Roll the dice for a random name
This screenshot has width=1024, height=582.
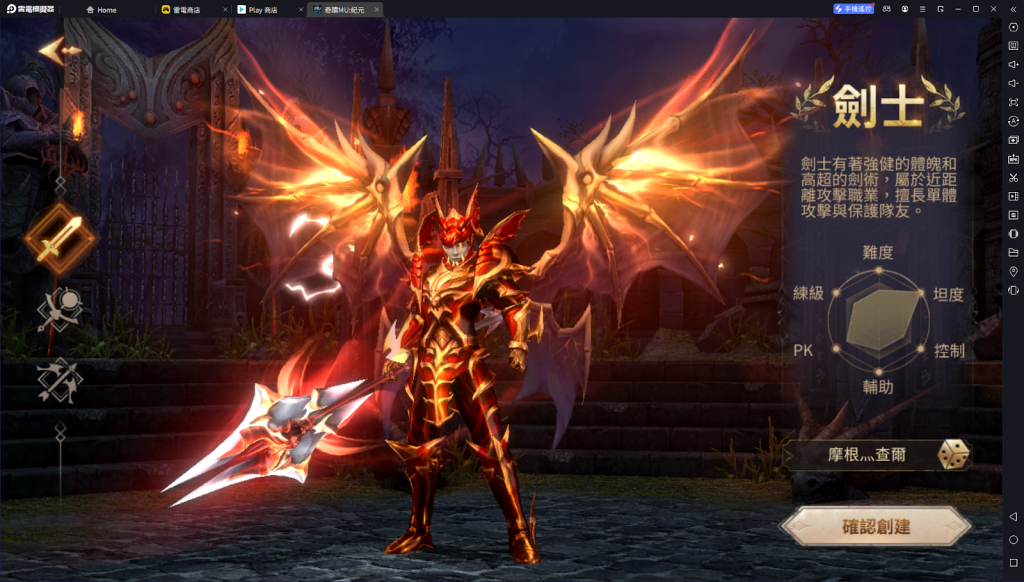point(952,455)
